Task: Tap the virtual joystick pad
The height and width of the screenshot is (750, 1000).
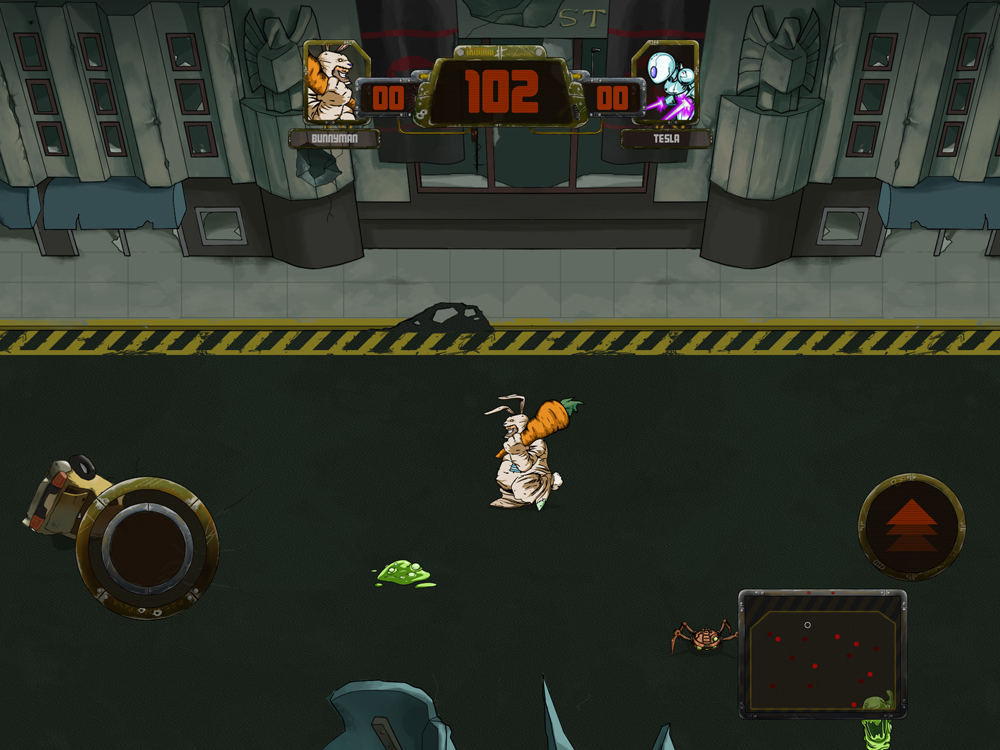Action: (147, 547)
